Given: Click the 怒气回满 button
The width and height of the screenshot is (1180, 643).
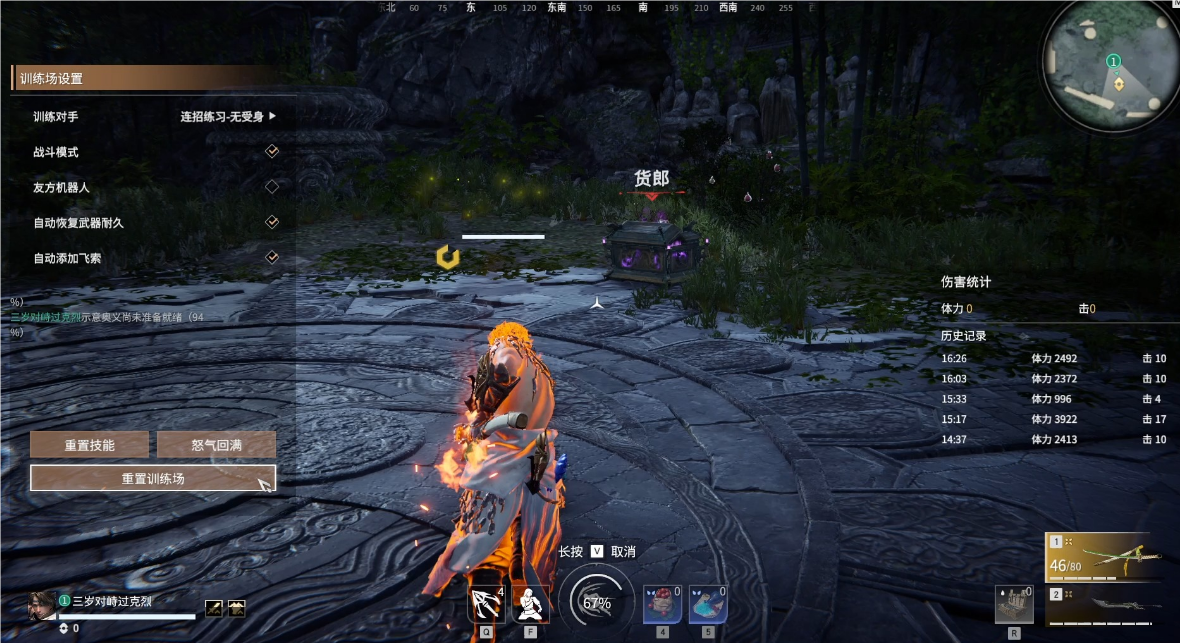Looking at the screenshot, I should tap(216, 445).
